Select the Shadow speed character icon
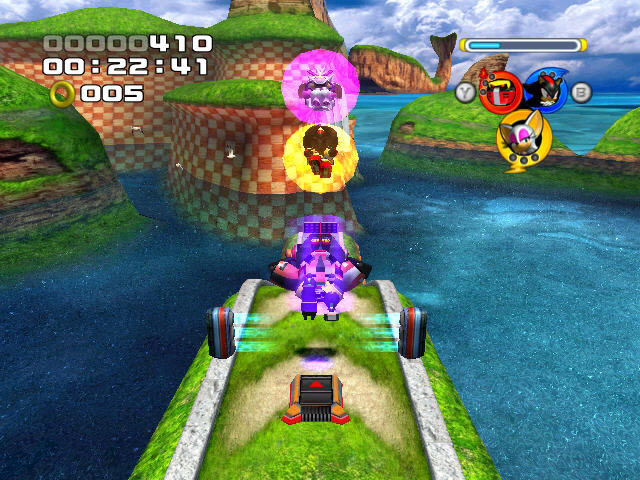Image resolution: width=640 pixels, height=480 pixels. point(545,91)
